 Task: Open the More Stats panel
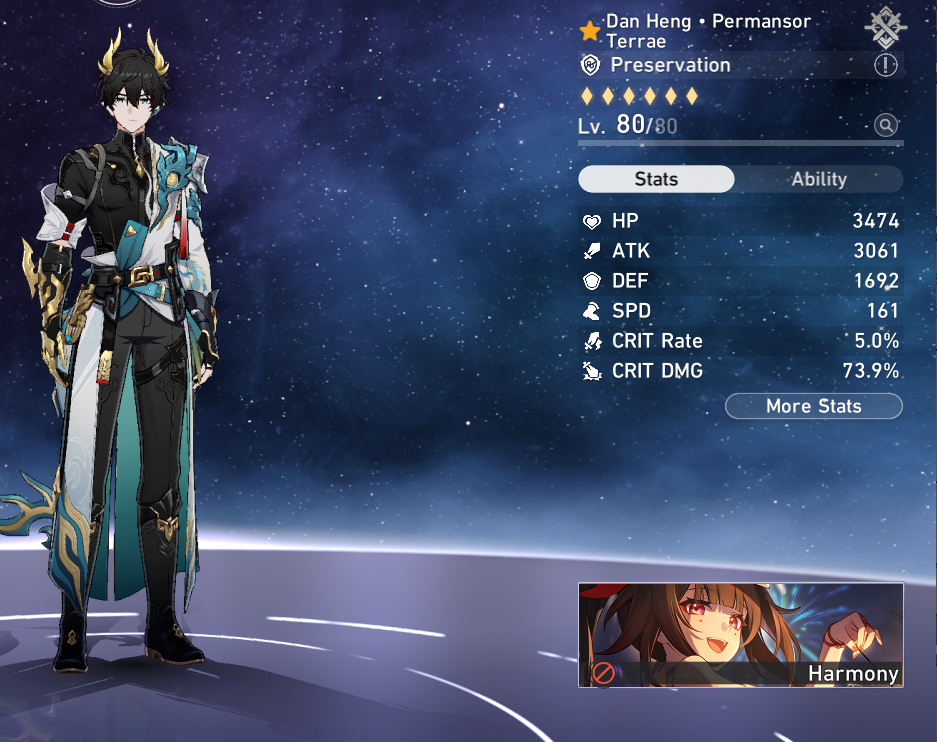click(813, 406)
